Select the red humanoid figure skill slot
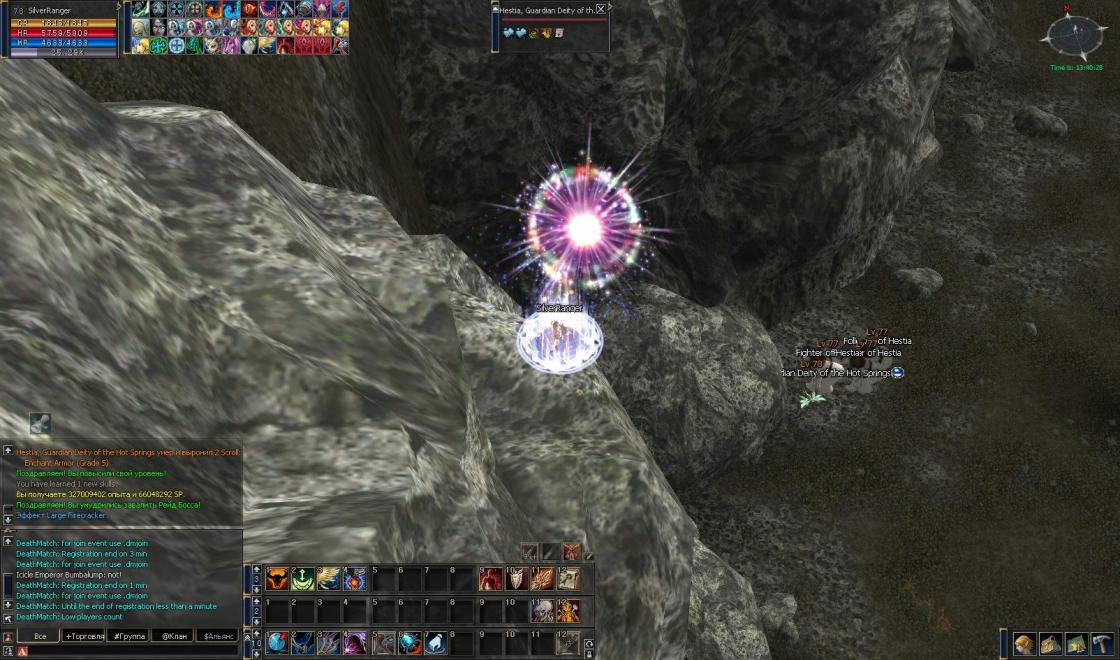The width and height of the screenshot is (1120, 660). [490, 578]
